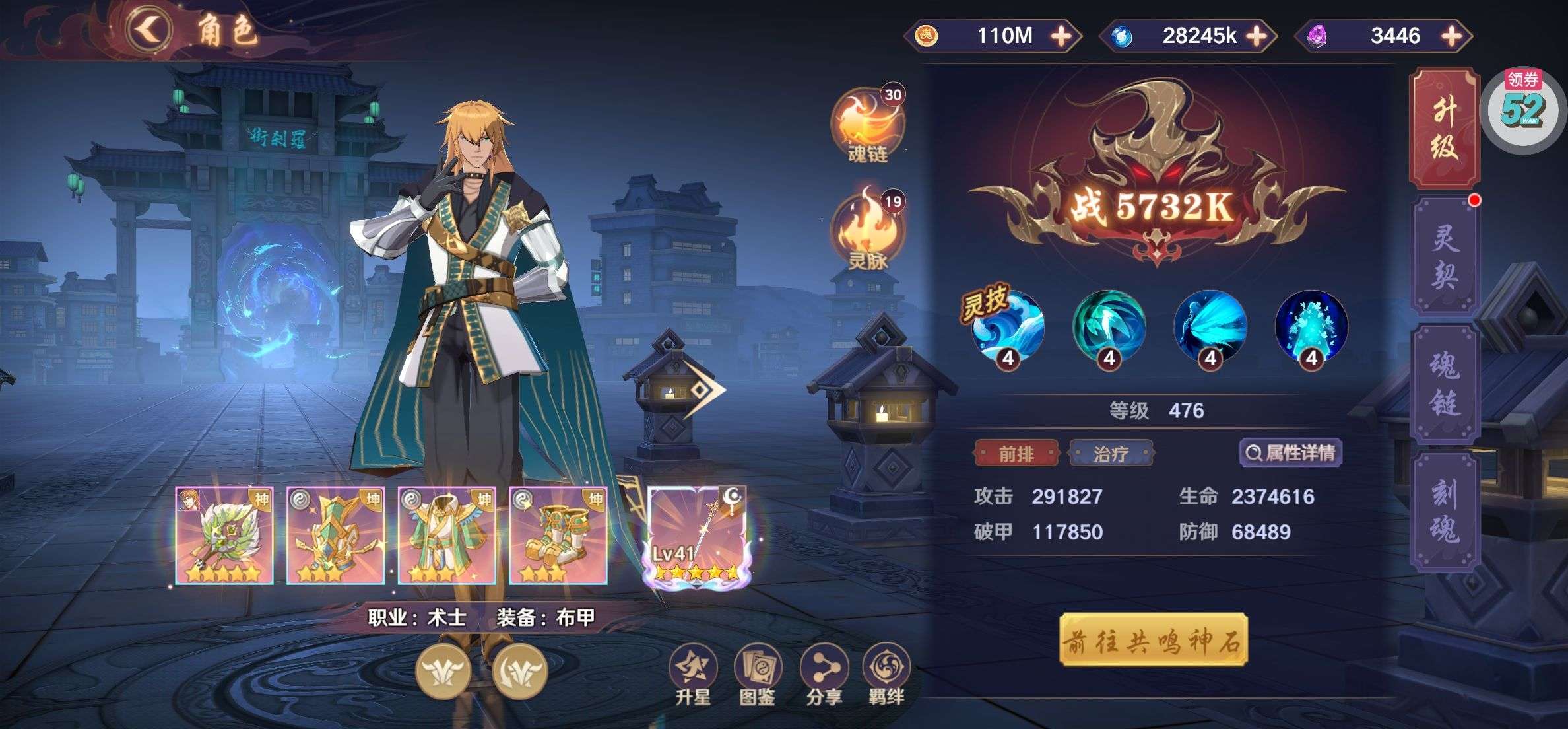The image size is (1568, 729).
Task: Click the 前往共鸣神石 button
Action: click(1153, 640)
